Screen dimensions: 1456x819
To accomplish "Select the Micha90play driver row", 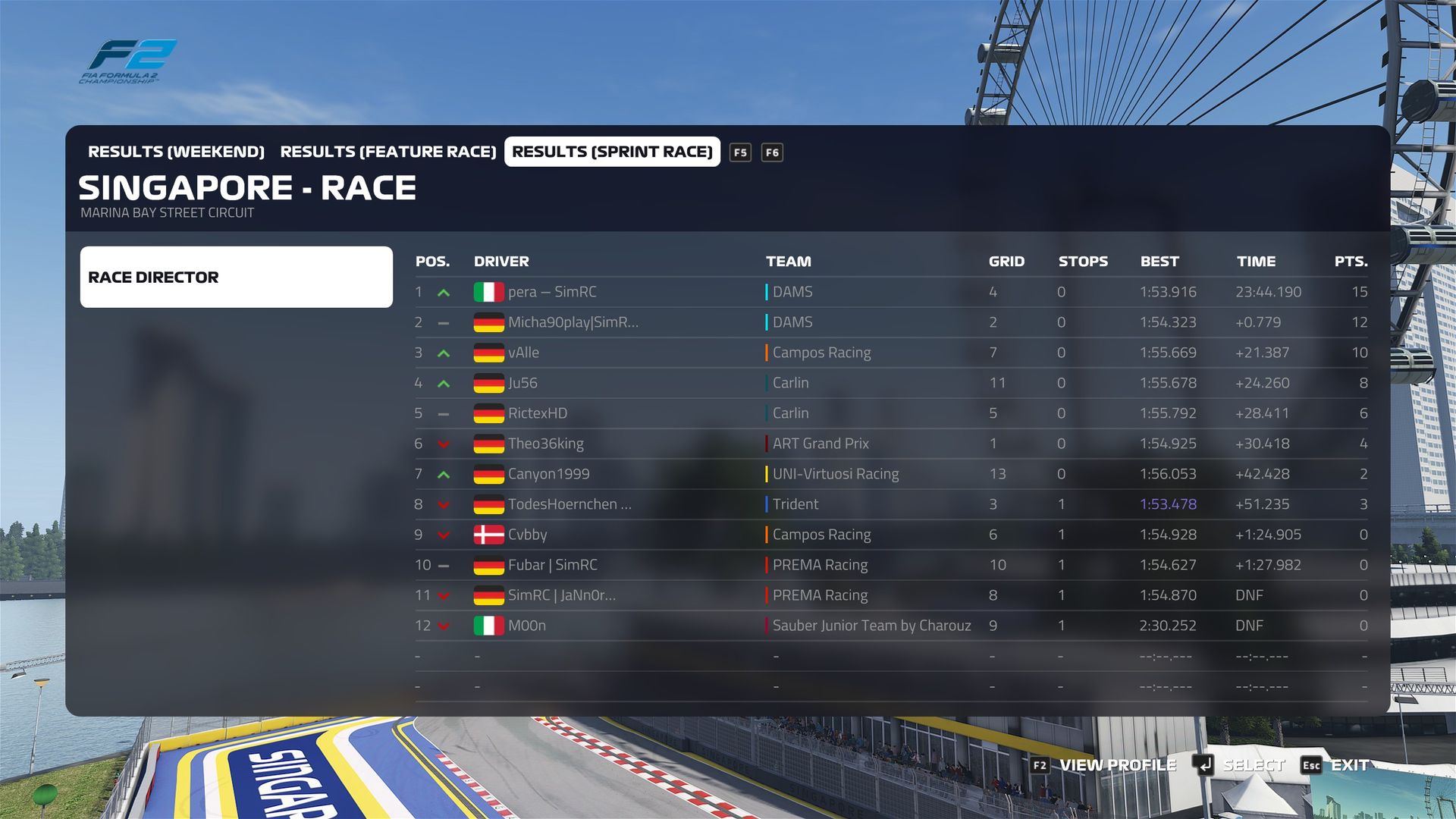I will pyautogui.click(x=573, y=322).
